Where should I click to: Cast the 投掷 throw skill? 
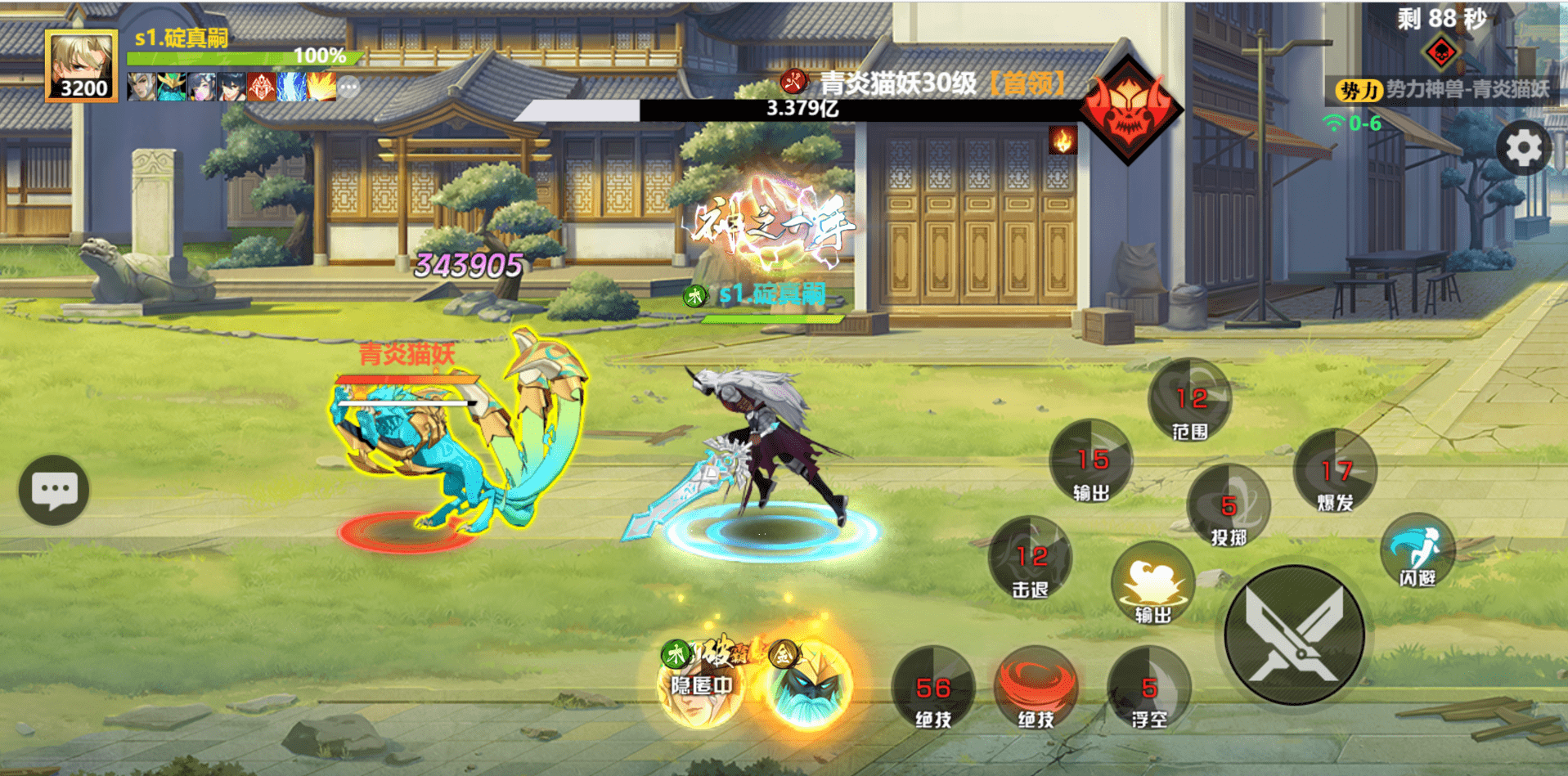pos(1228,507)
